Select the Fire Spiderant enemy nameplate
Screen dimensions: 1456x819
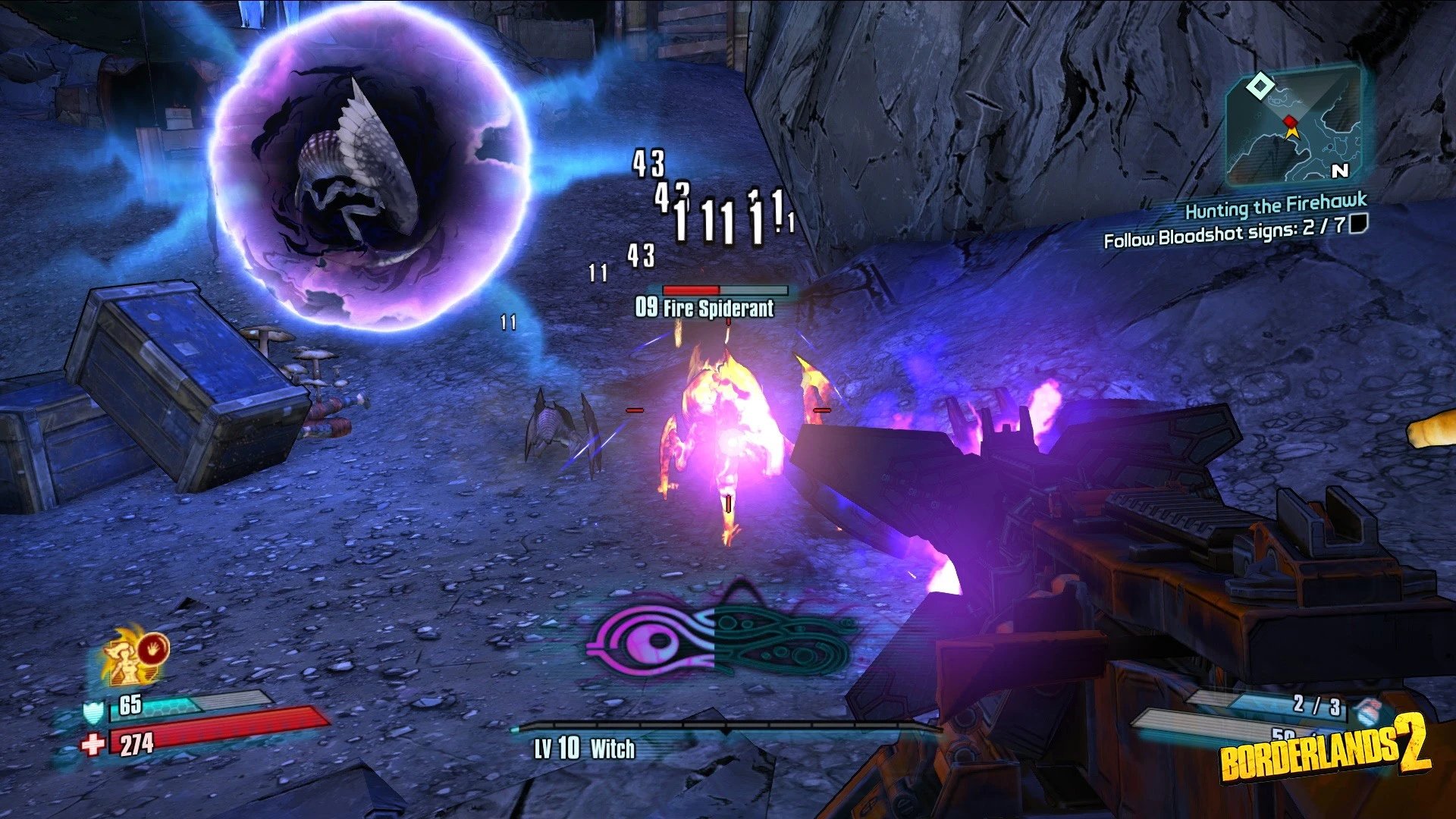point(705,307)
